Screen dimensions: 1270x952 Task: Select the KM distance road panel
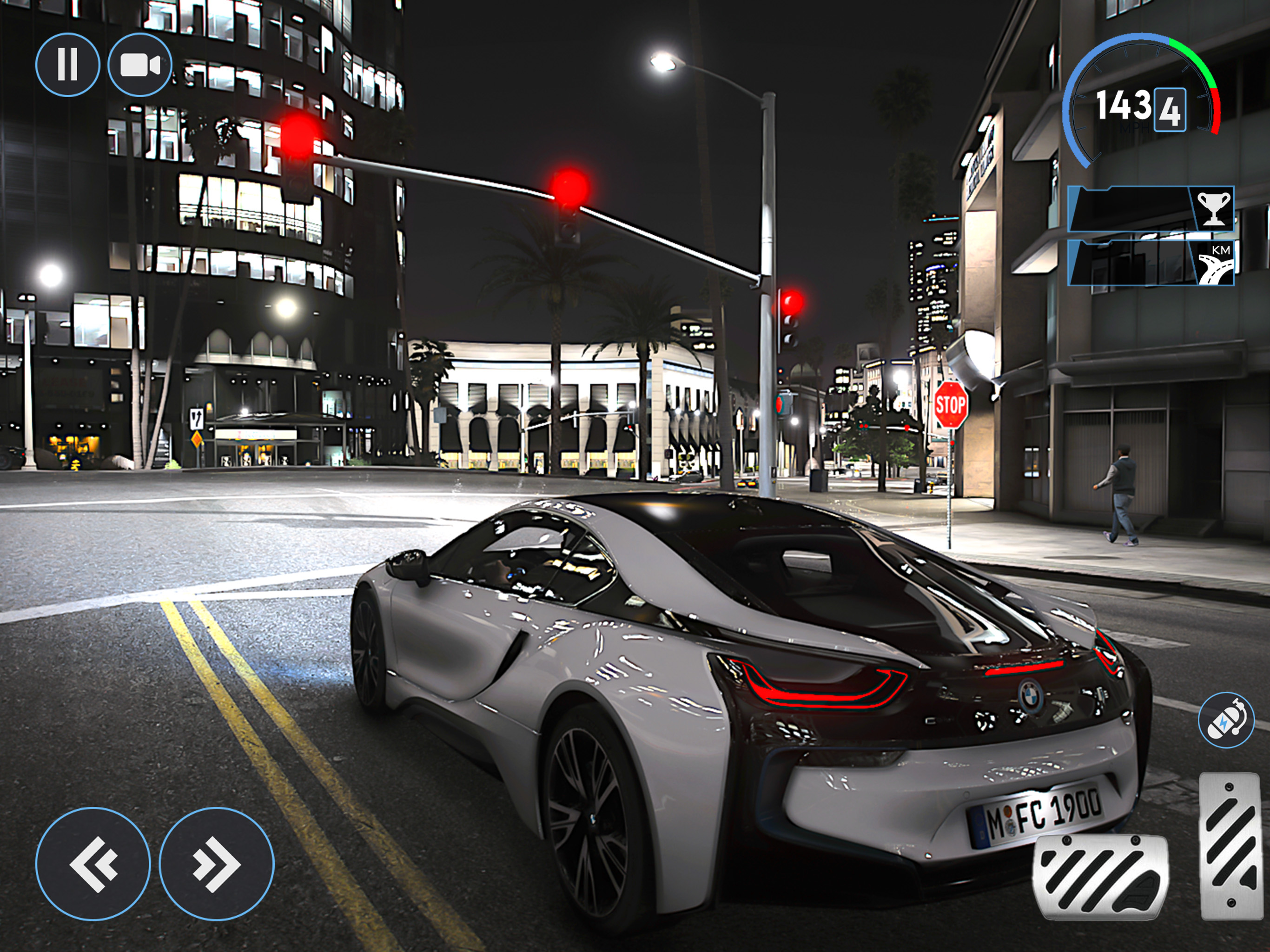pyautogui.click(x=1151, y=263)
